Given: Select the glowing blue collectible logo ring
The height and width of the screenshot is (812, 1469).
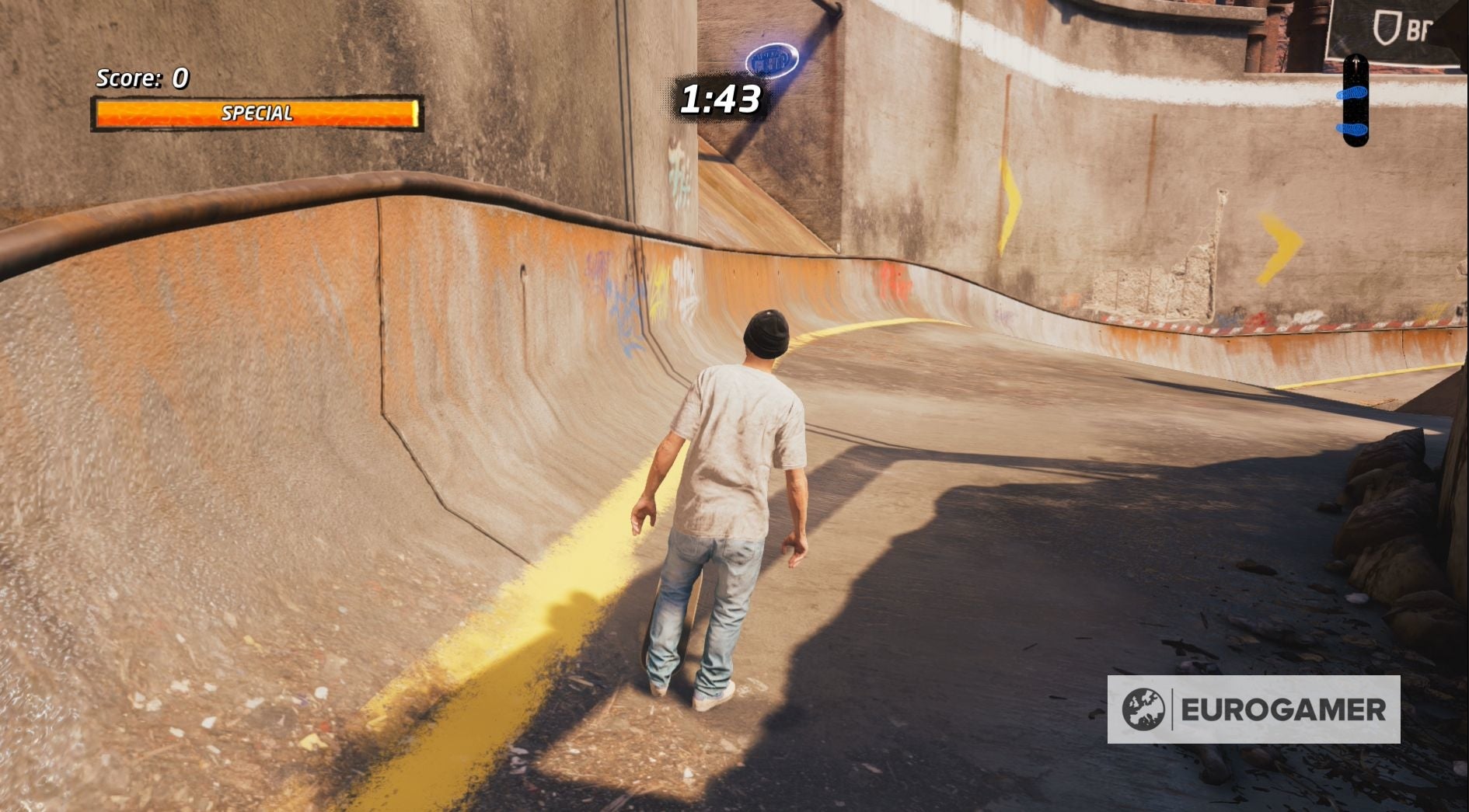Looking at the screenshot, I should [x=772, y=60].
